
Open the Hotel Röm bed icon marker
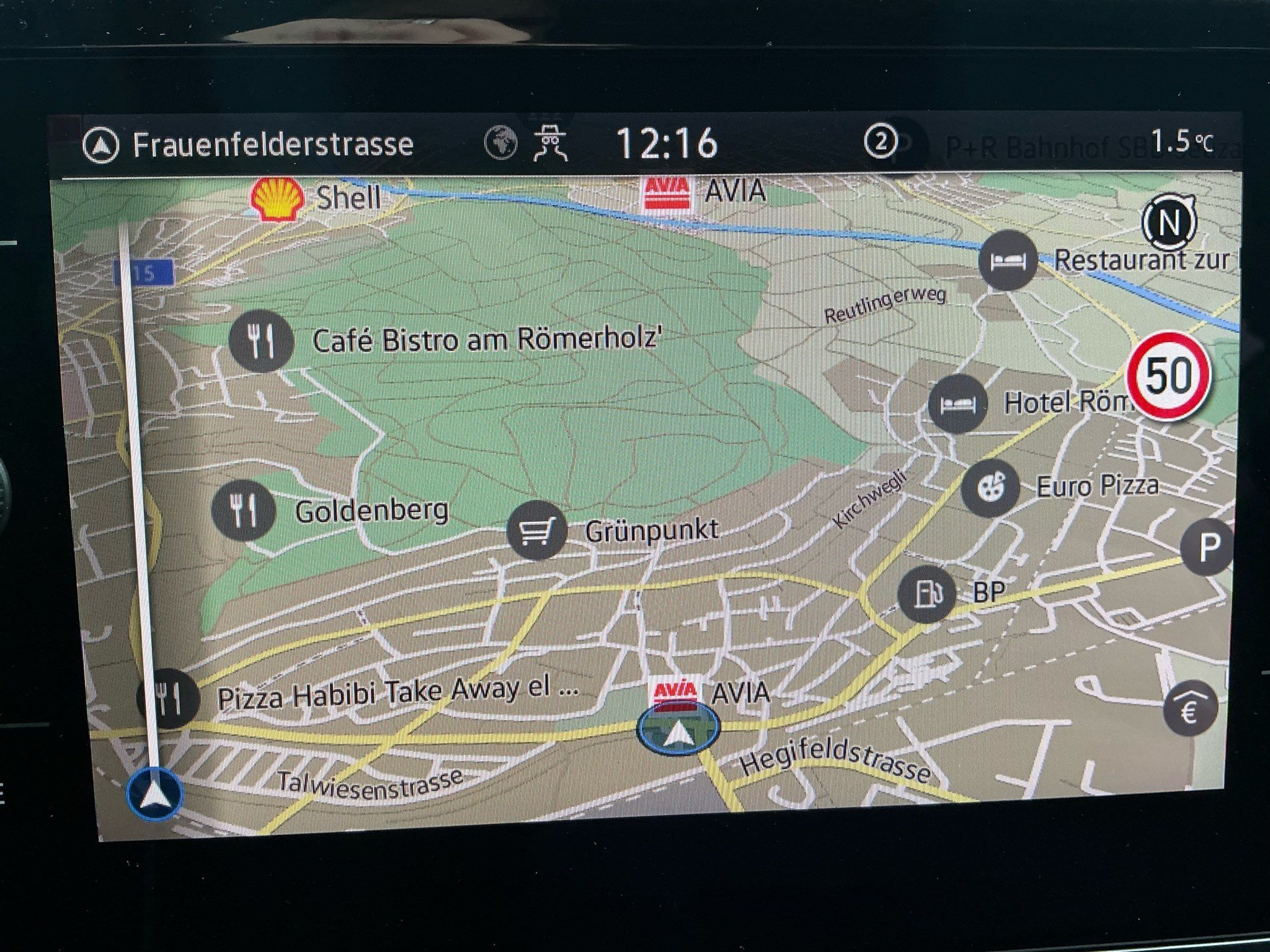958,404
